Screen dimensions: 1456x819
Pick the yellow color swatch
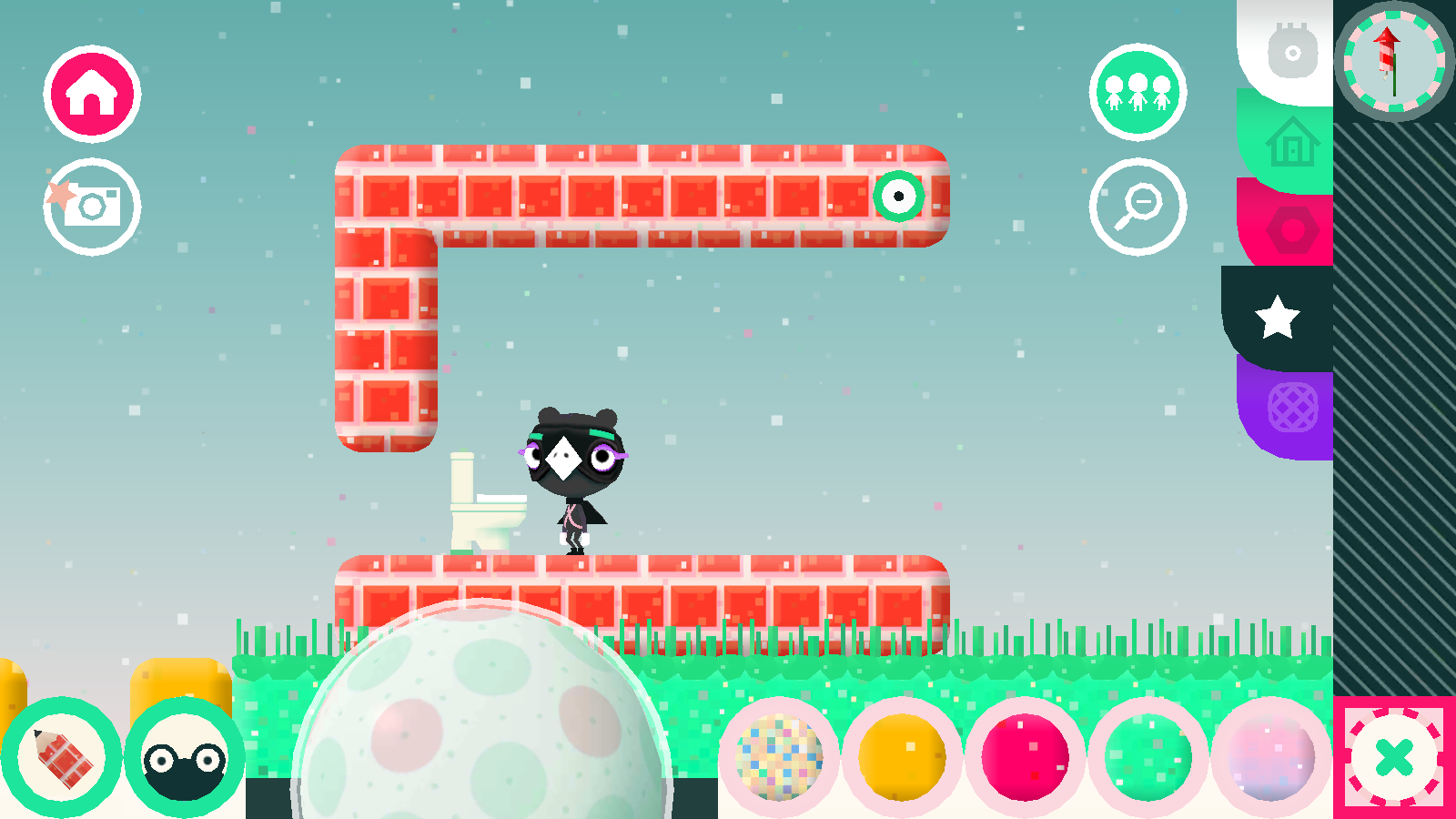[x=902, y=757]
